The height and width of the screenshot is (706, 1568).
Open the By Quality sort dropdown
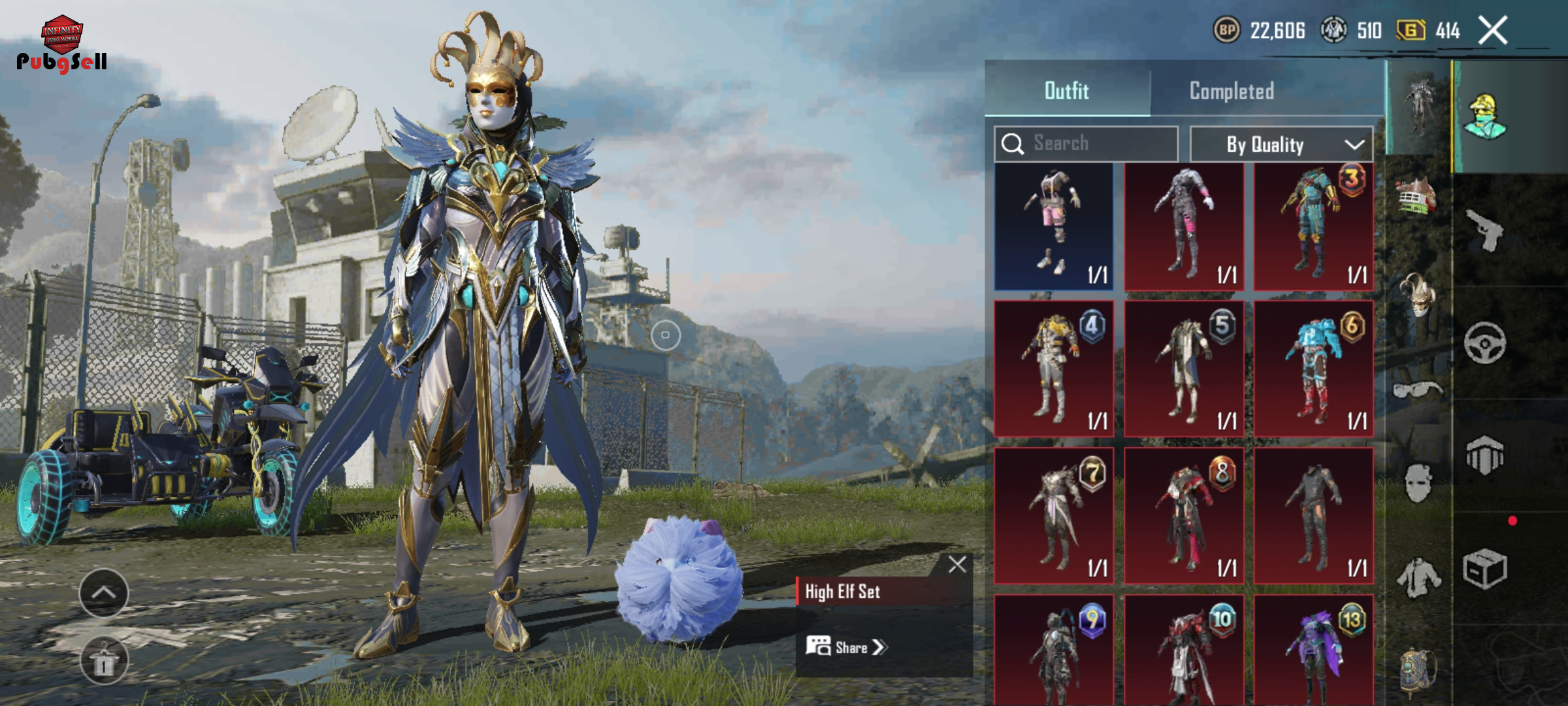point(1281,144)
